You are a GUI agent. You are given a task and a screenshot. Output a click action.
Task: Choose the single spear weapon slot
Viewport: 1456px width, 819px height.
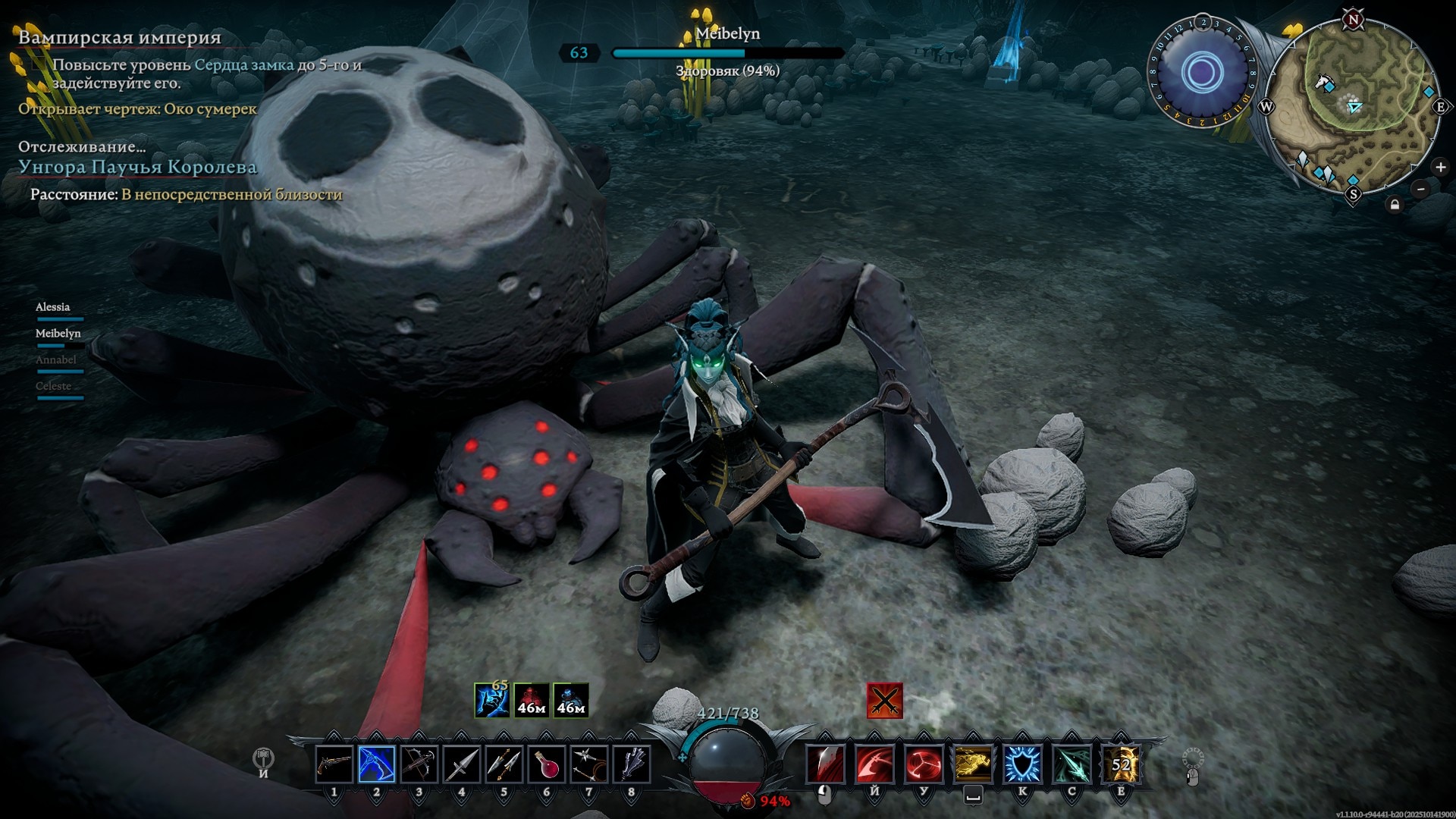point(461,764)
